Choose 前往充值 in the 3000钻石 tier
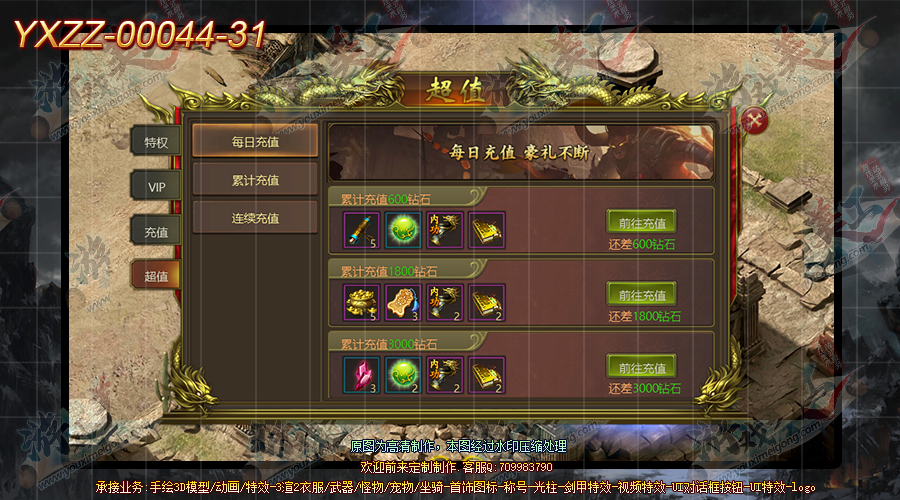This screenshot has width=900, height=500. pyautogui.click(x=641, y=367)
